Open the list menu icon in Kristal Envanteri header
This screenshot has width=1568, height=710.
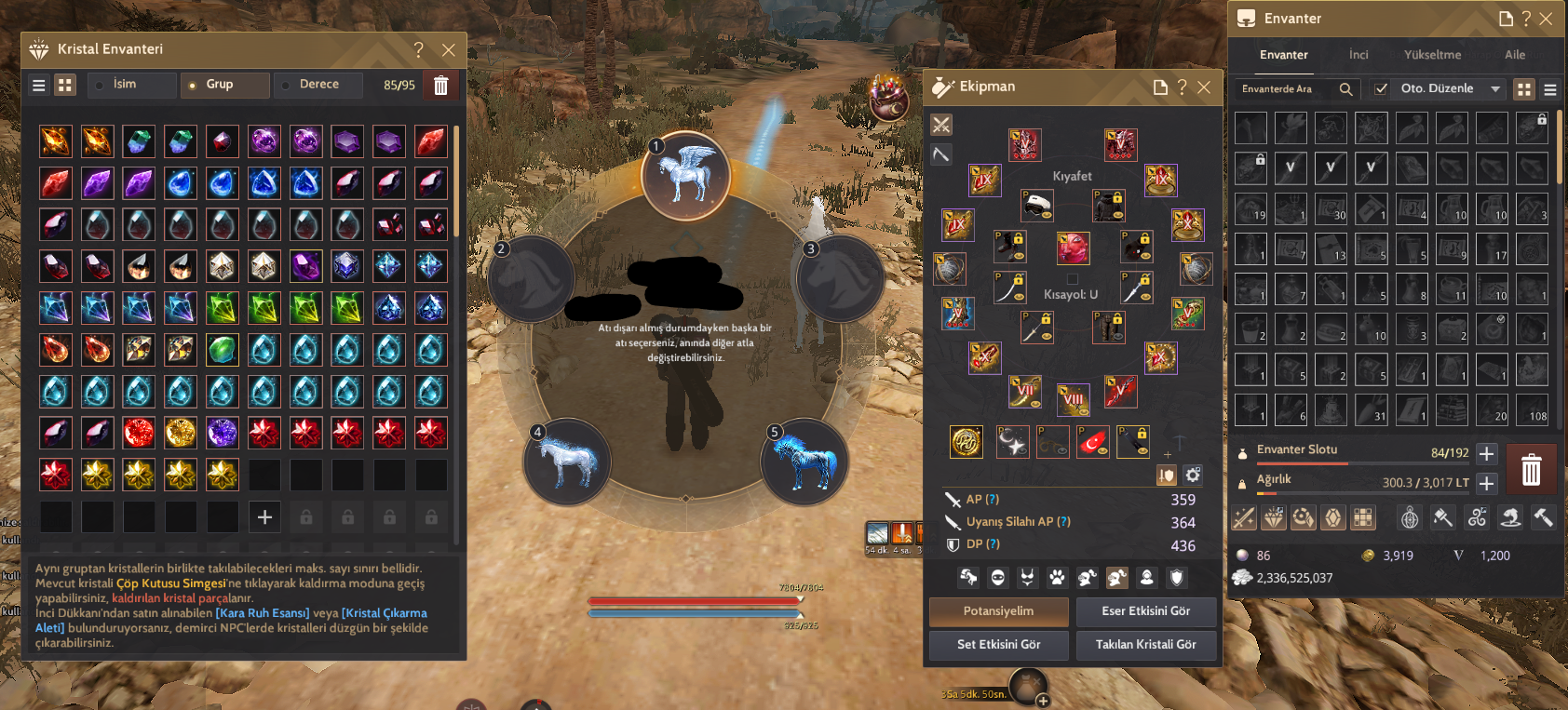coord(38,85)
